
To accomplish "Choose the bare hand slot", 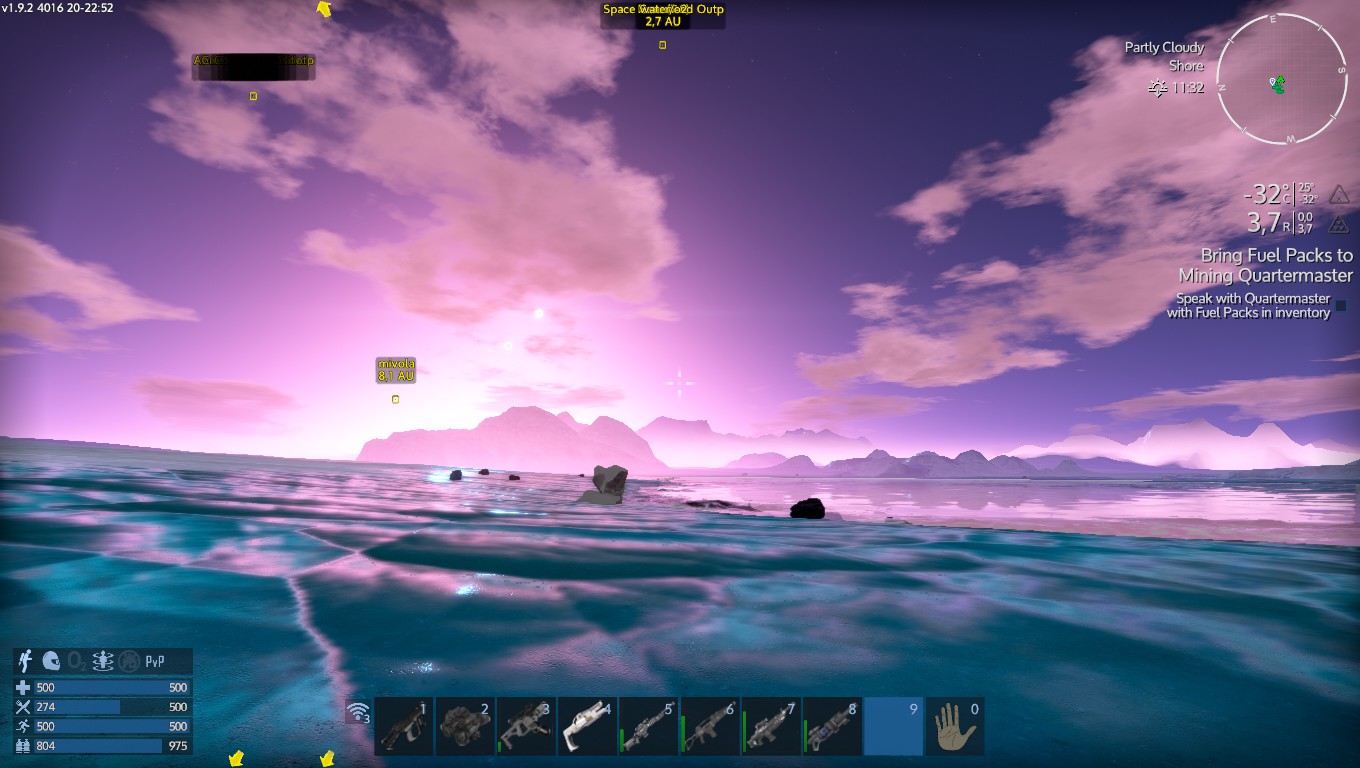I will pyautogui.click(x=954, y=726).
